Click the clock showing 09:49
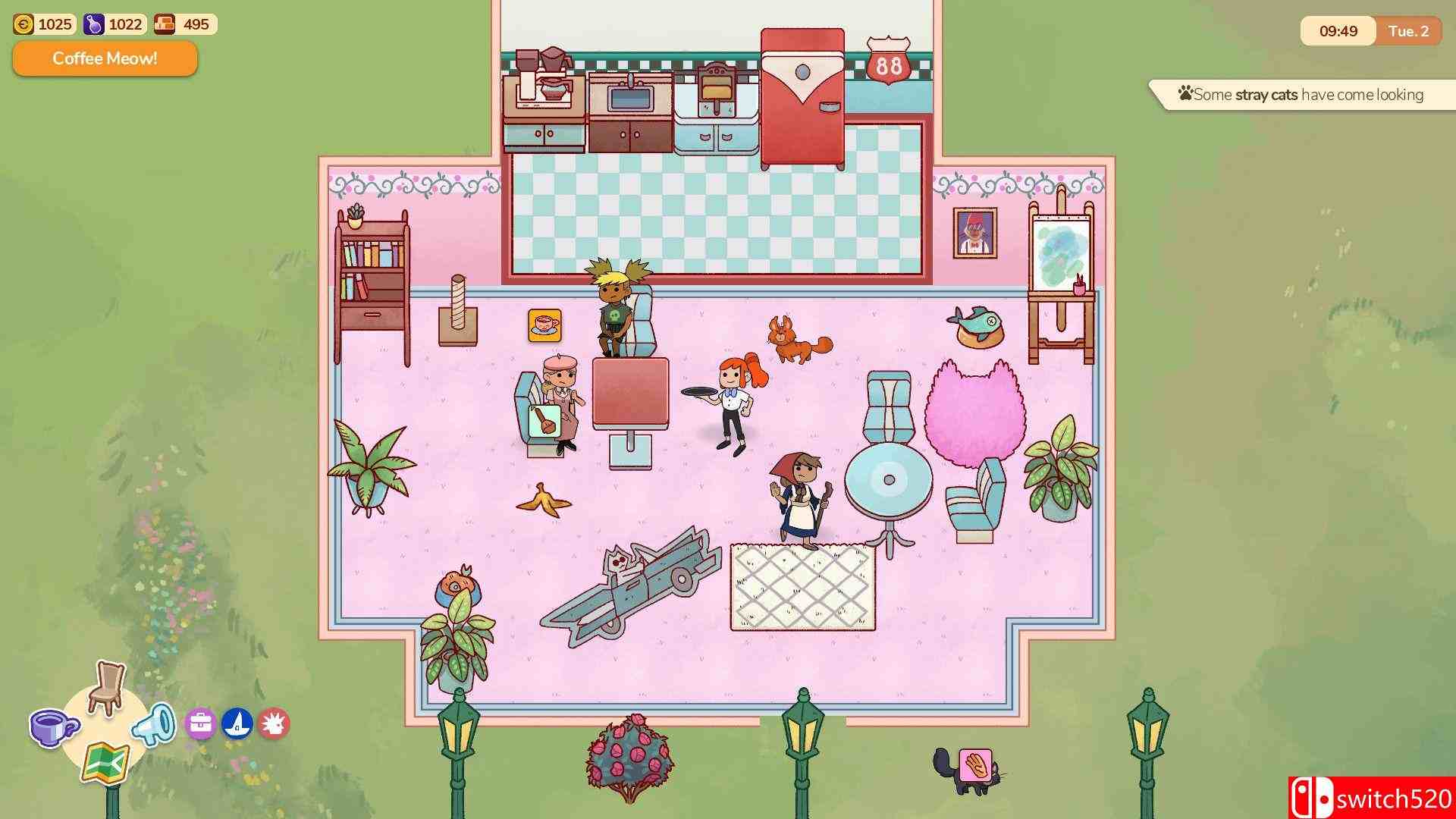The height and width of the screenshot is (819, 1456). coord(1338,31)
